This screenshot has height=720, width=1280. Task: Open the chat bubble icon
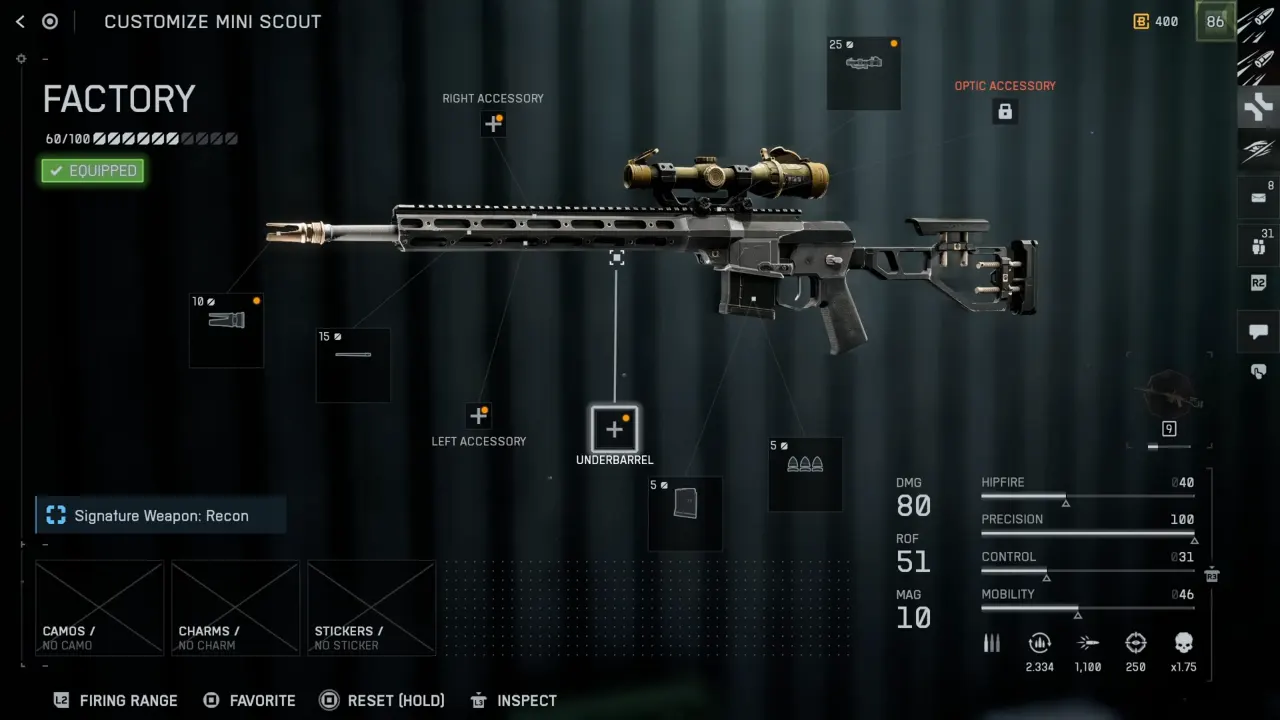click(x=1258, y=331)
